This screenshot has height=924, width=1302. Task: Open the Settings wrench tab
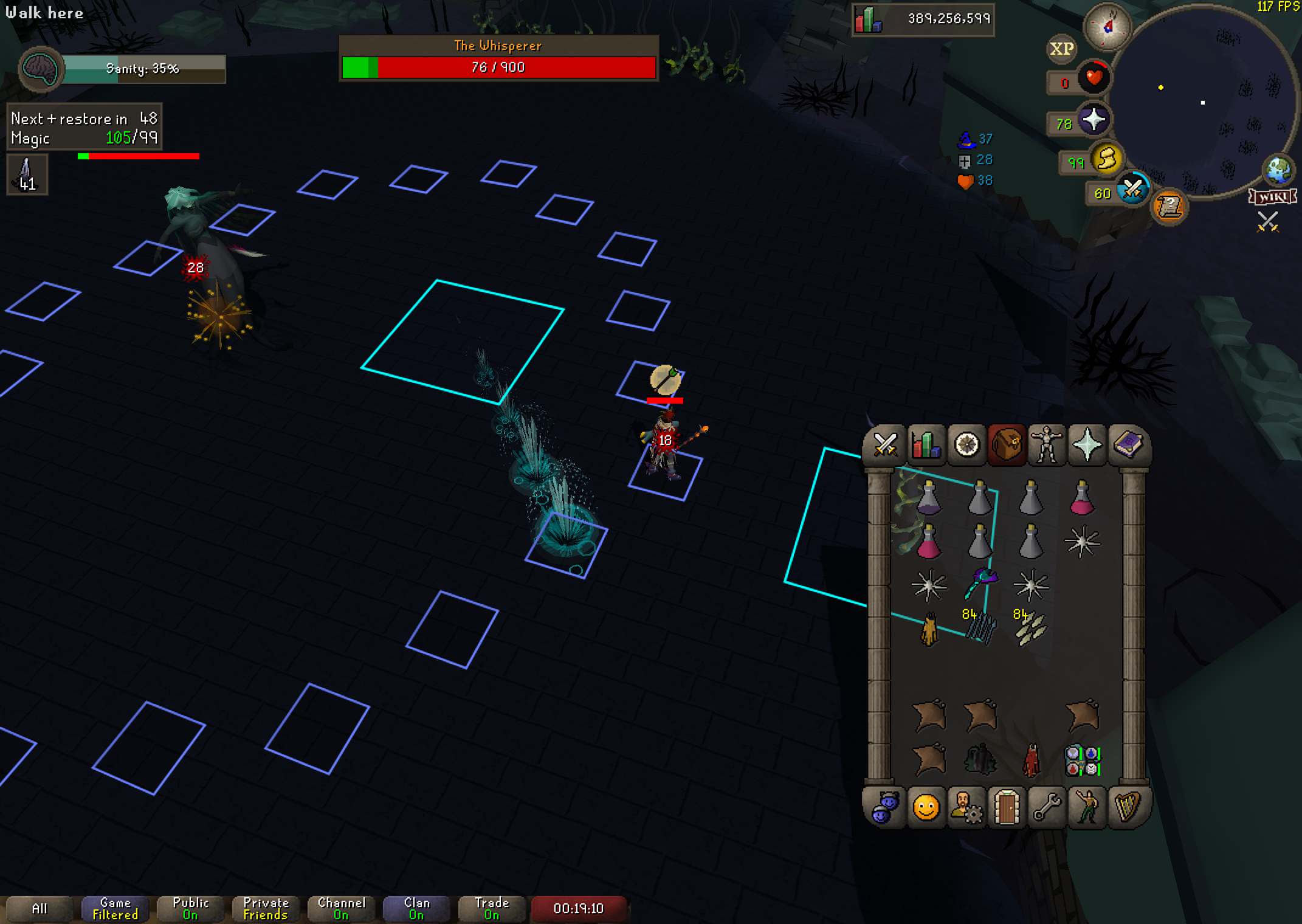coord(1047,807)
